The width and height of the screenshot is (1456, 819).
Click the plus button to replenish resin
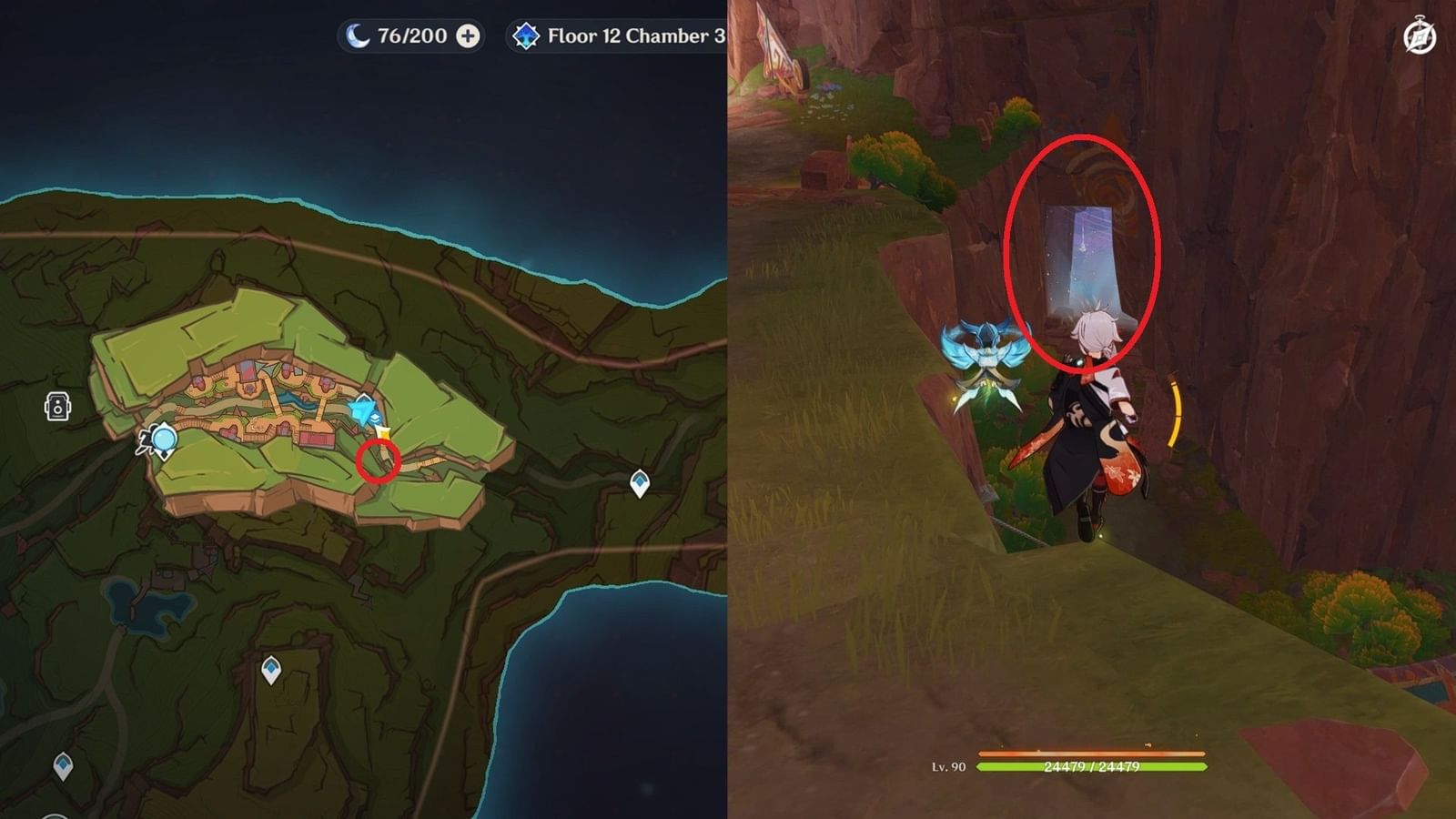467,36
